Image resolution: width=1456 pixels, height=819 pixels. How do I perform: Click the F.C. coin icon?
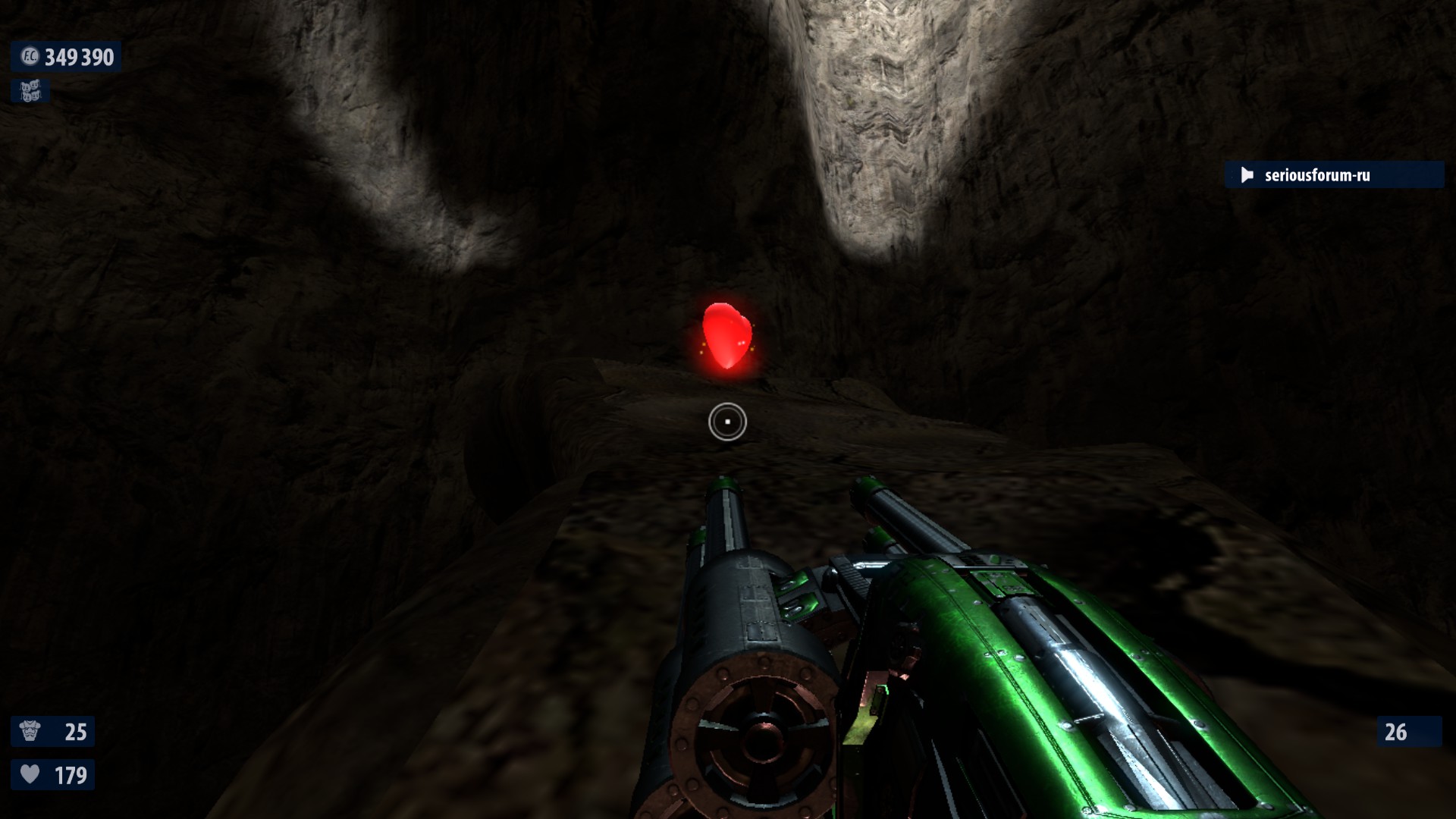pos(30,57)
